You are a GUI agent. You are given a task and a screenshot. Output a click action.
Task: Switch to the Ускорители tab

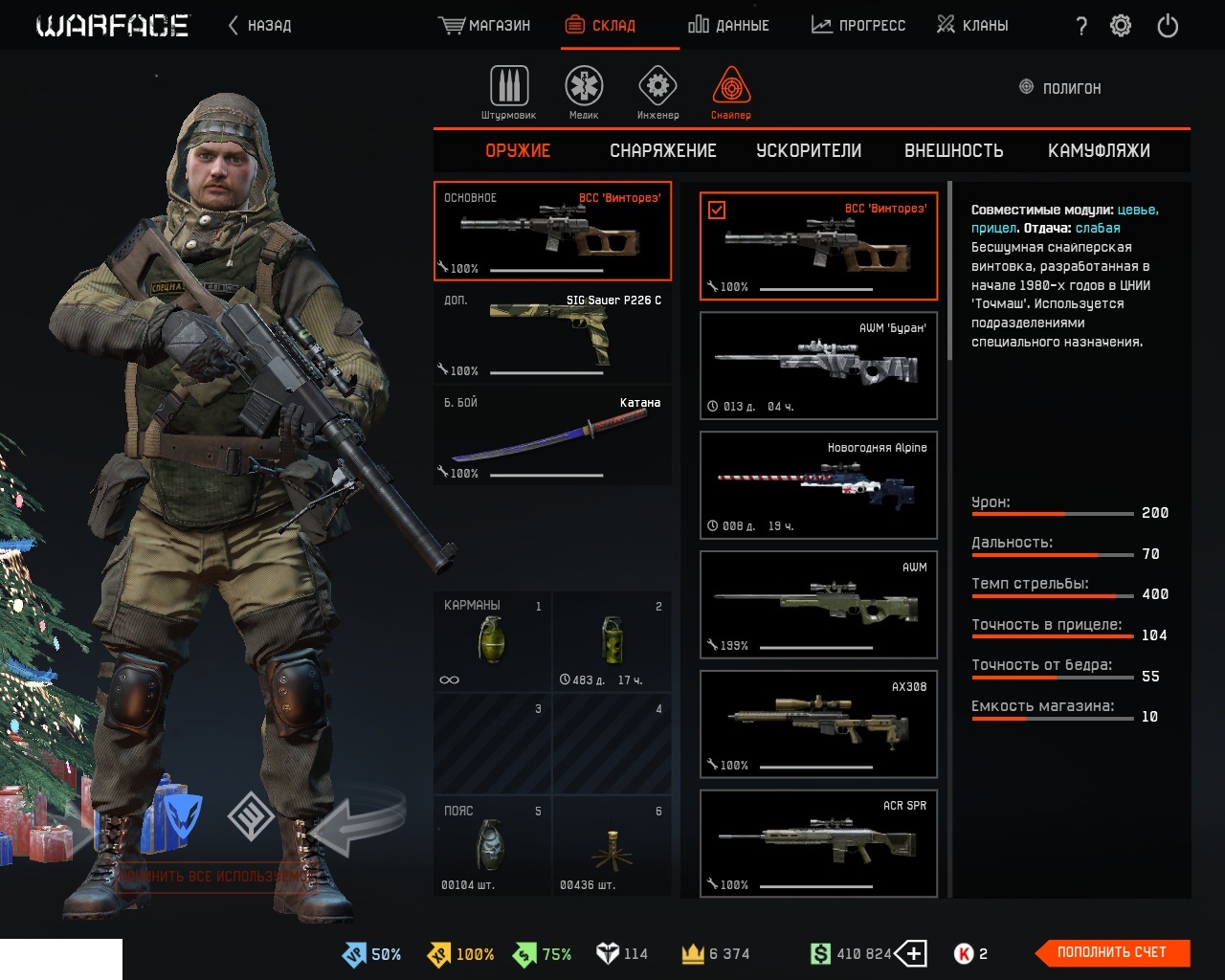click(809, 151)
